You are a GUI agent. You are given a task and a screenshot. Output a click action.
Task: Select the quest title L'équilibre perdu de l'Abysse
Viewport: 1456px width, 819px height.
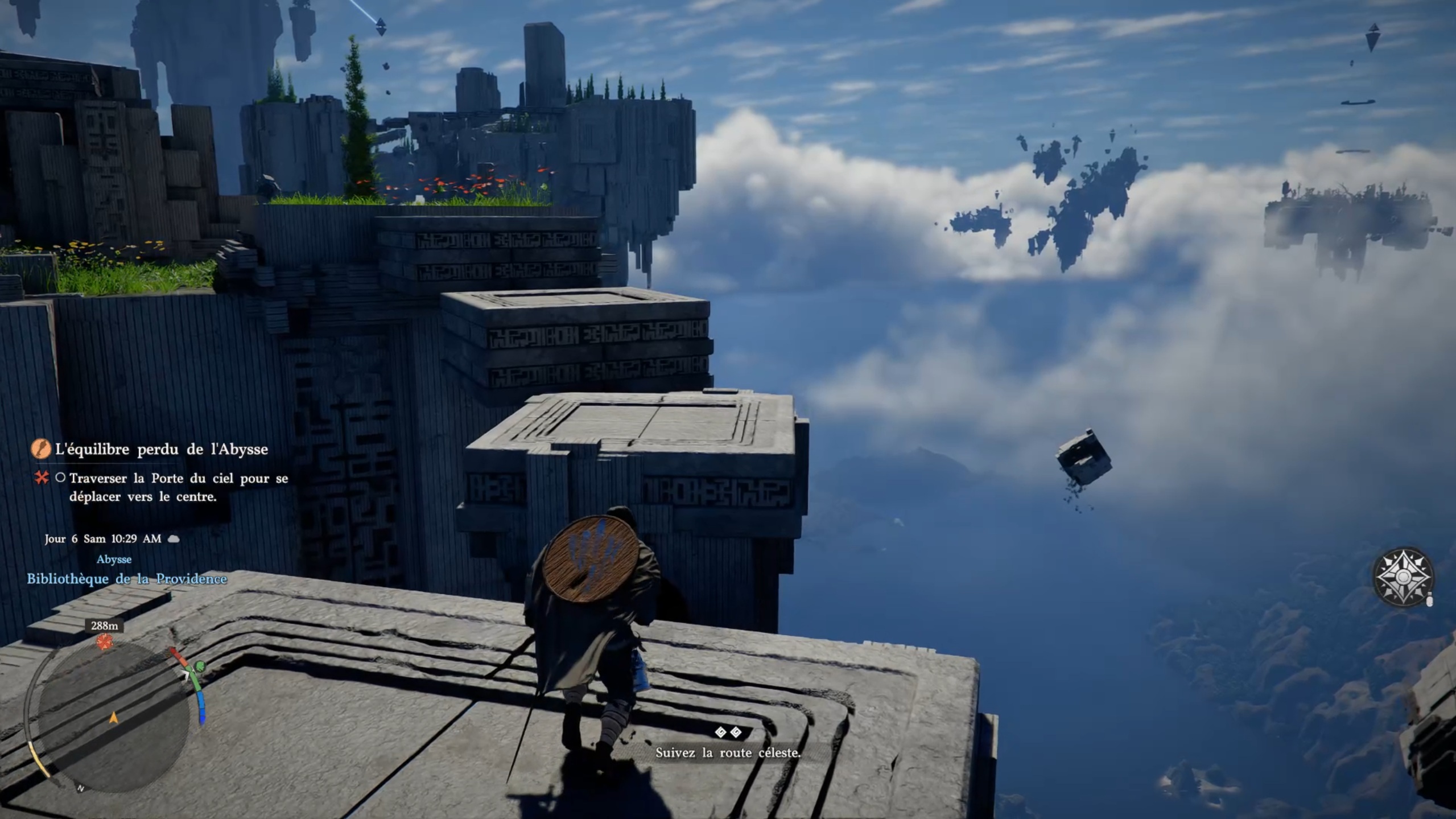[161, 450]
